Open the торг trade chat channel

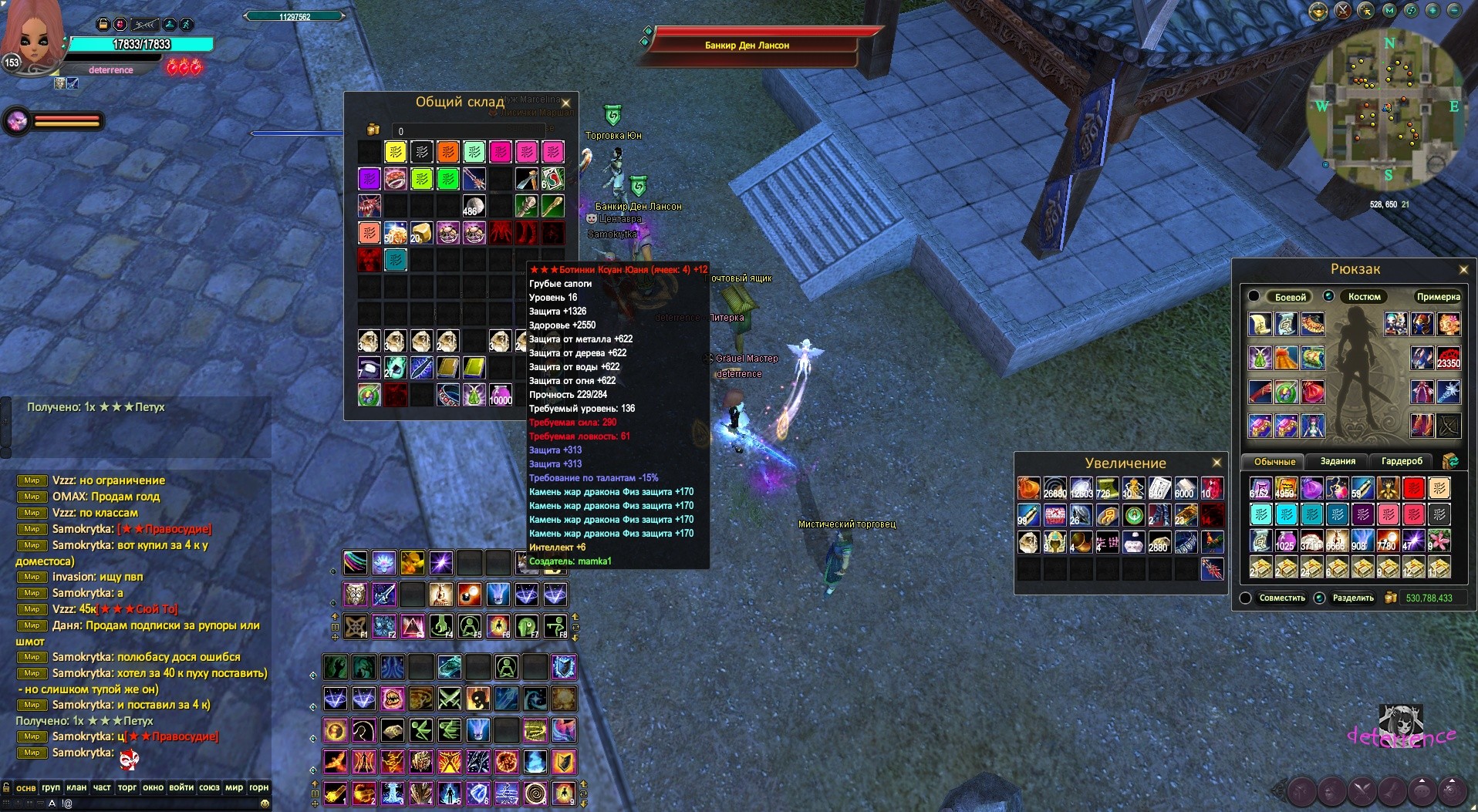point(127,787)
